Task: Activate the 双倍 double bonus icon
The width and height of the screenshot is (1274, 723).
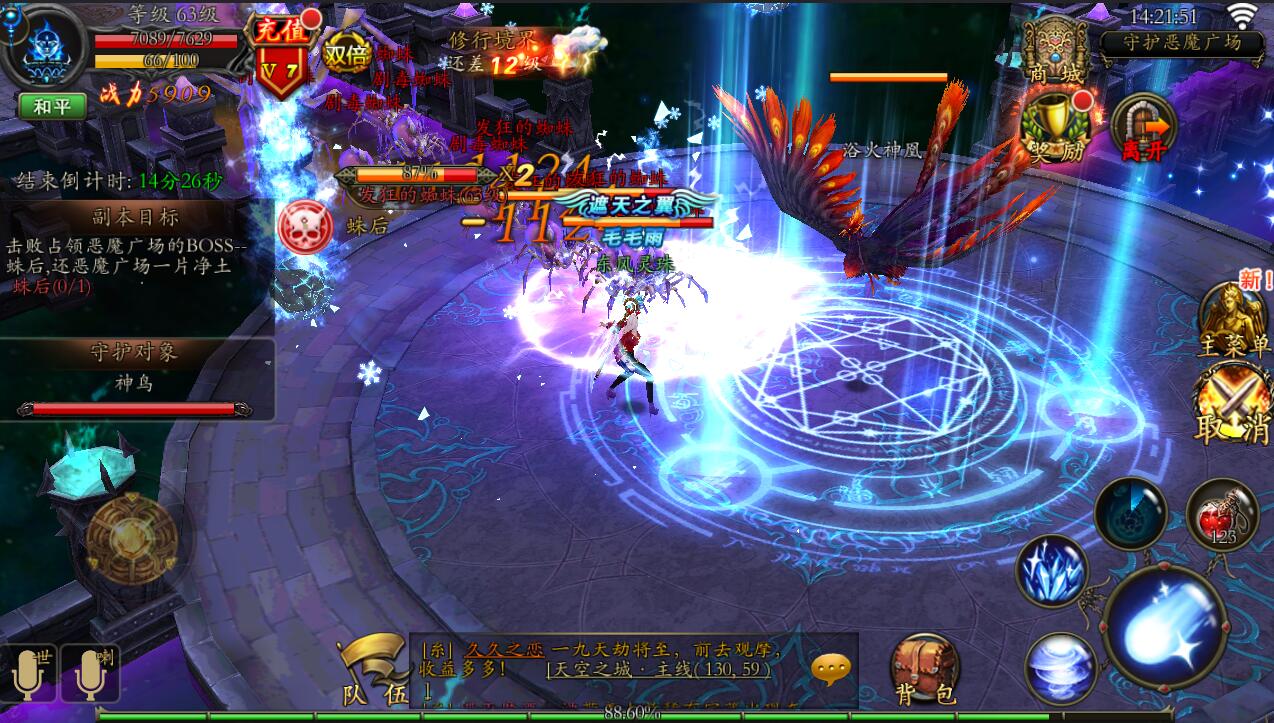Action: (347, 55)
